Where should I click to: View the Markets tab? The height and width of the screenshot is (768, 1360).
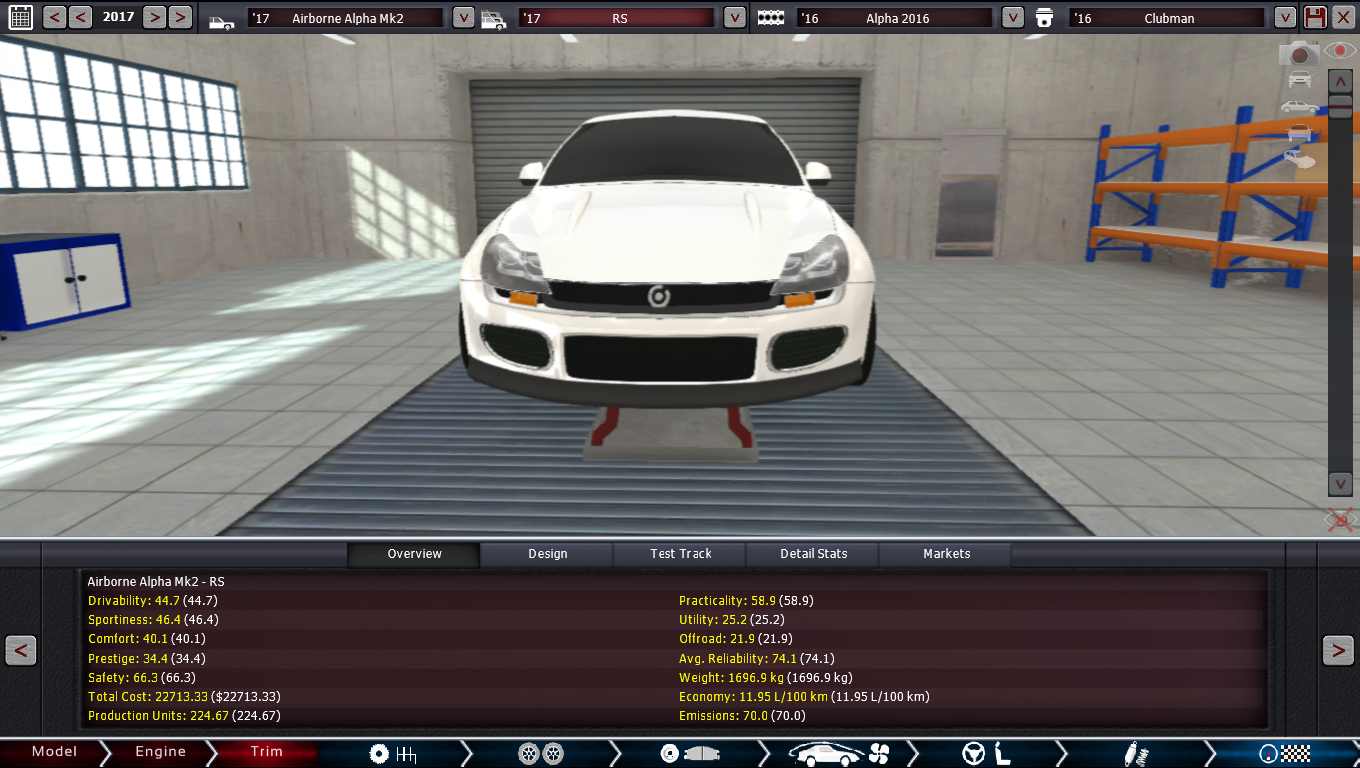click(946, 554)
